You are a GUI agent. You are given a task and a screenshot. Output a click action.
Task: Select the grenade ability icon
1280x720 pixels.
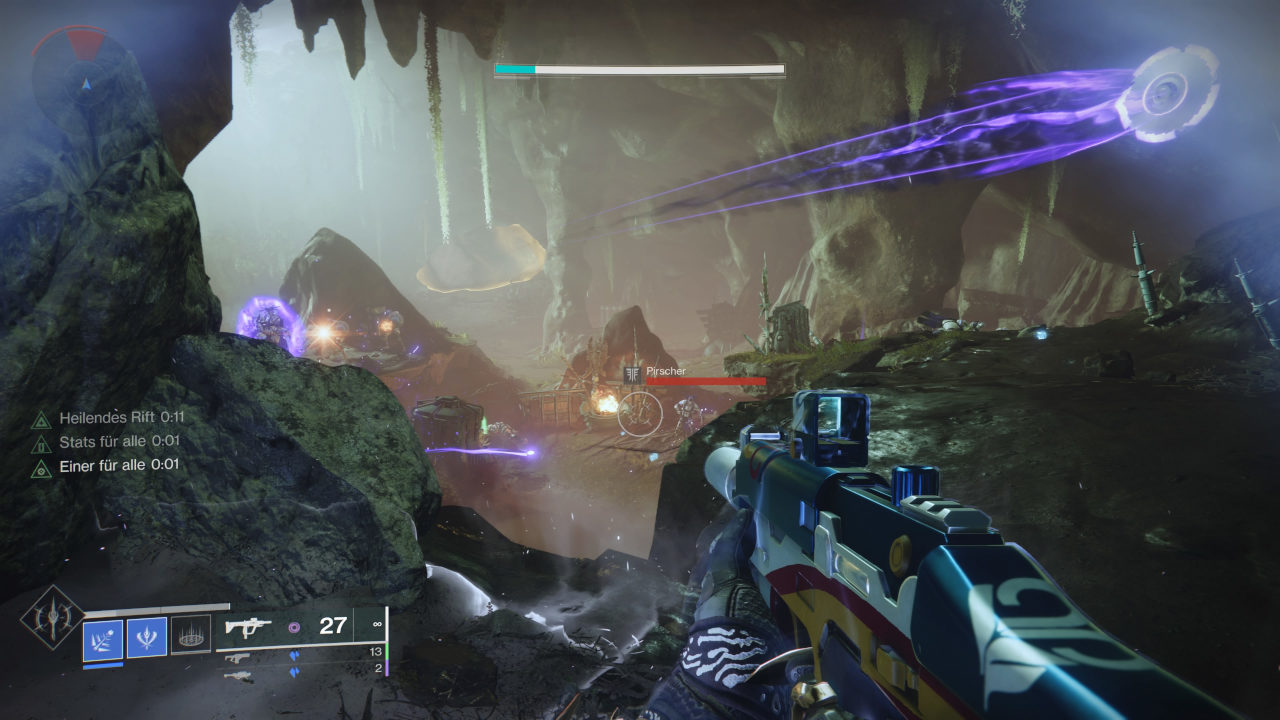[103, 639]
